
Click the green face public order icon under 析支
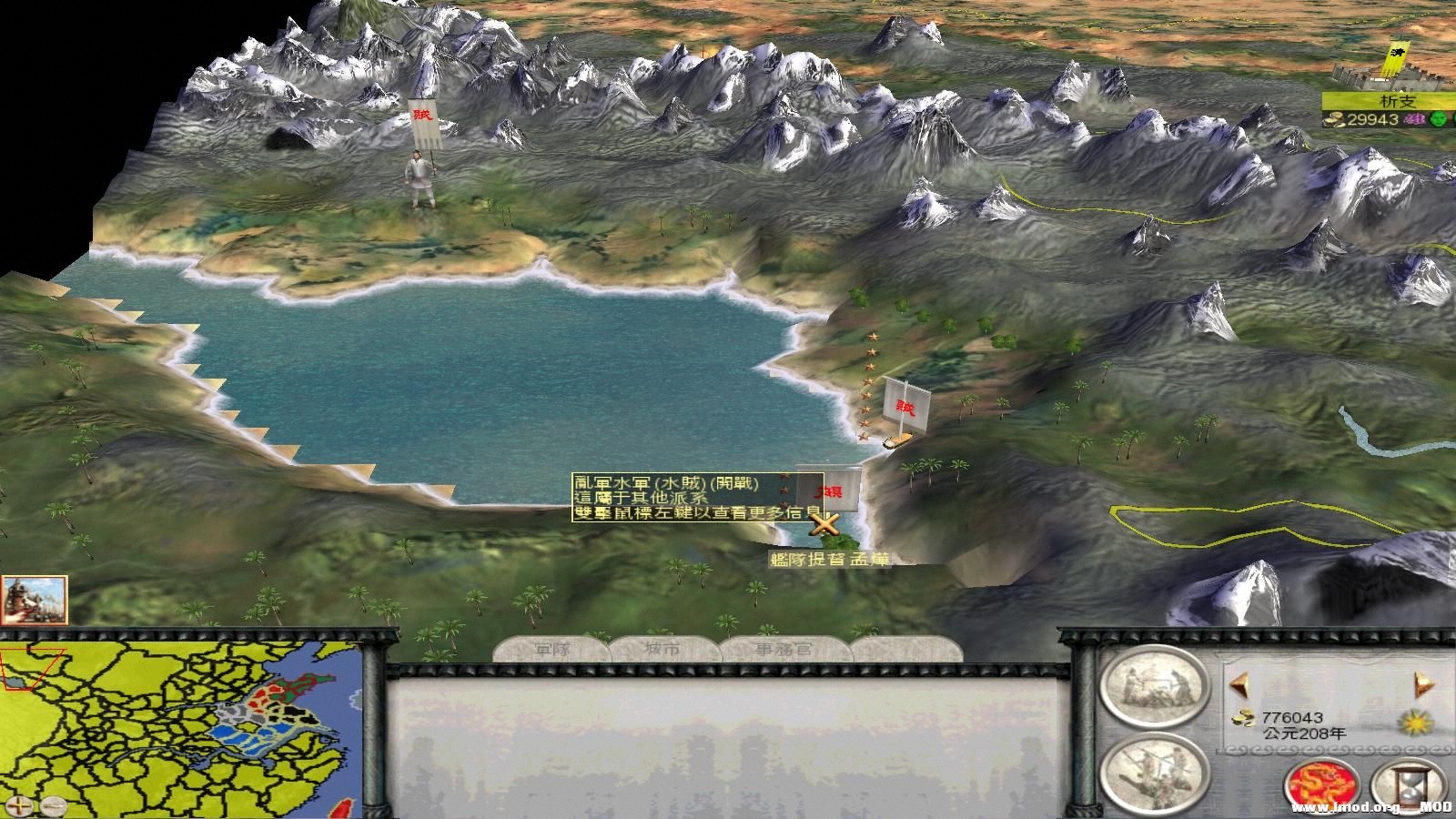(1437, 120)
